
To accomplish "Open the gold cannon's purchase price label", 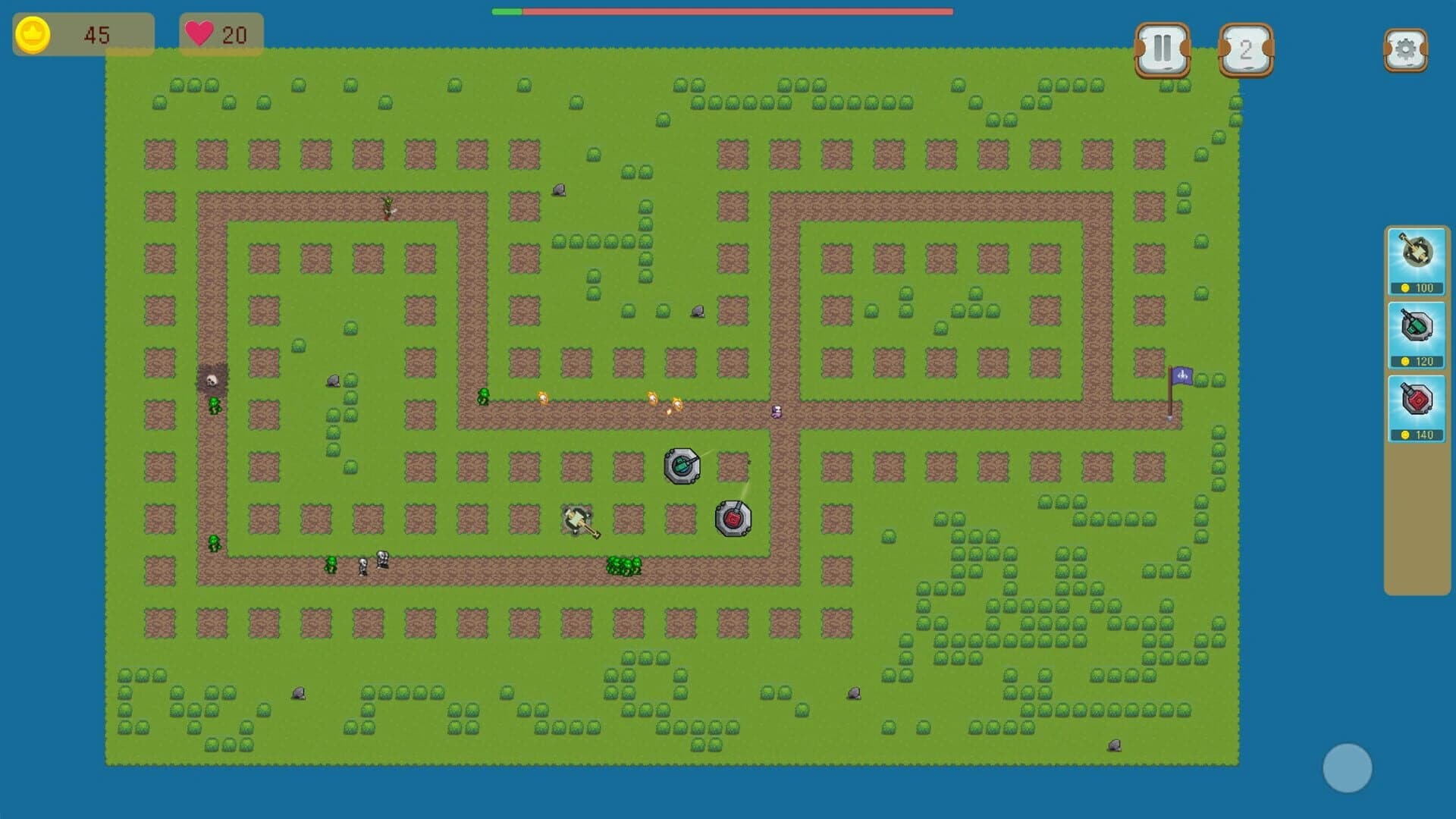I will (1417, 288).
